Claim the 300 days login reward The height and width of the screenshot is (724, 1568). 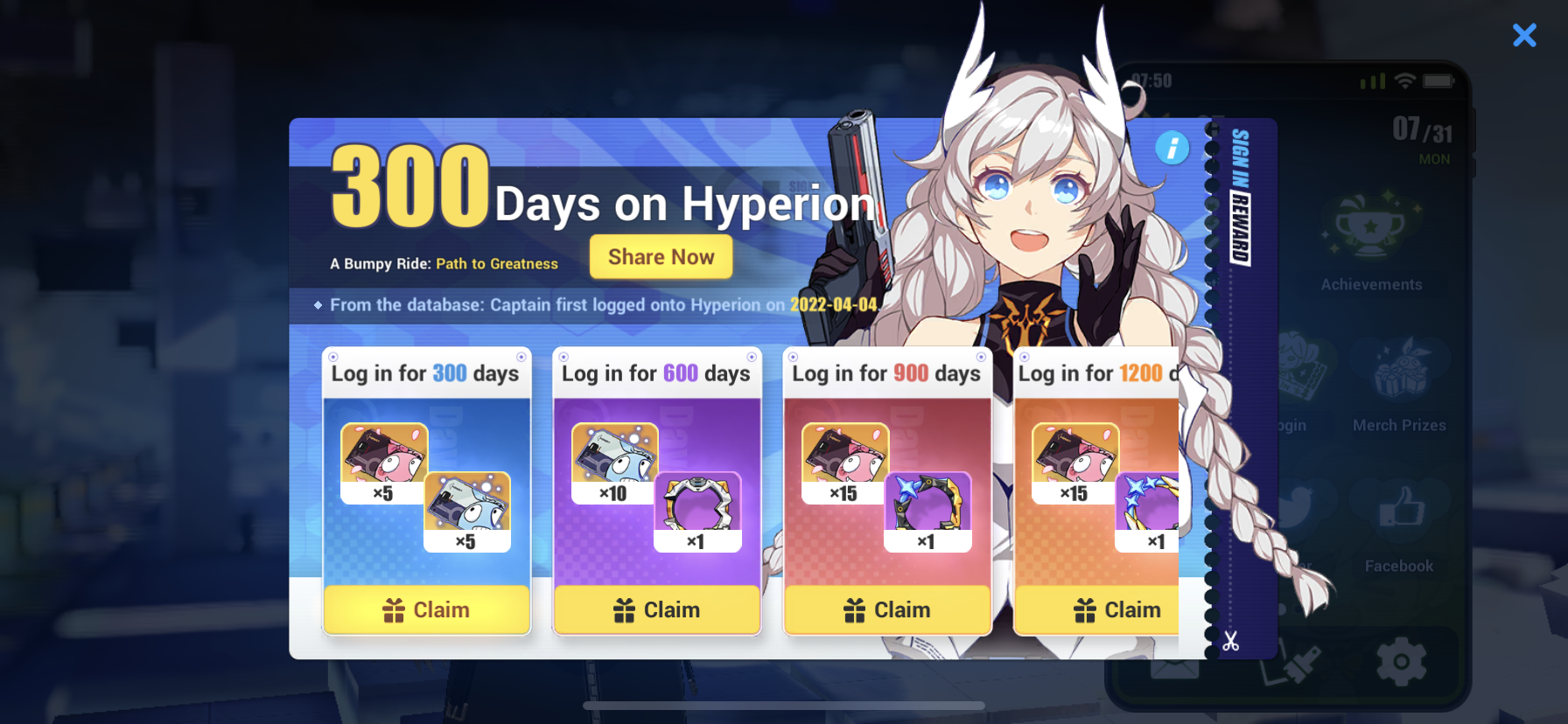426,609
